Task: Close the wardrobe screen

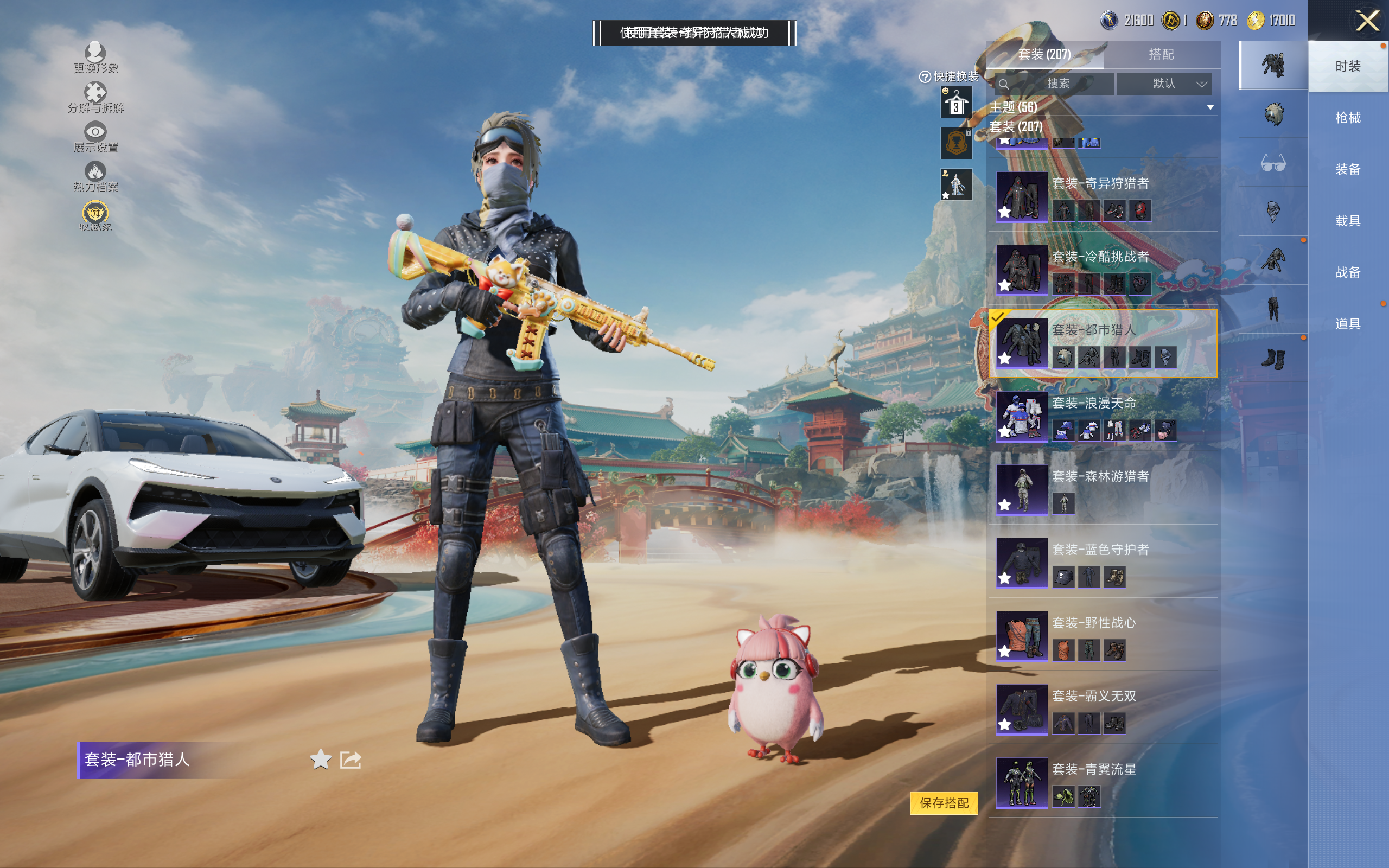Action: [1367, 21]
